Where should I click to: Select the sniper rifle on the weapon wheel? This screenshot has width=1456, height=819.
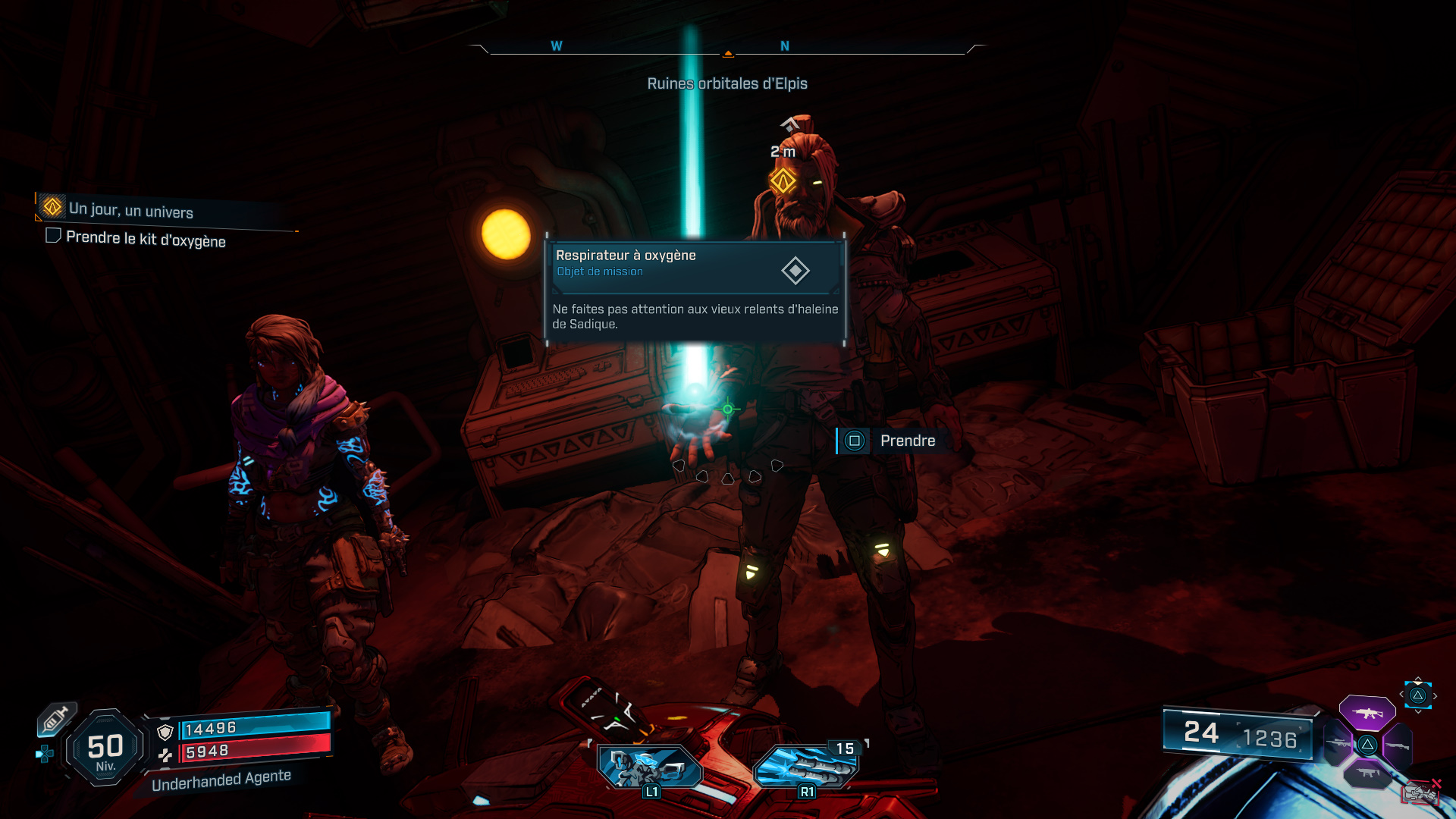pyautogui.click(x=1338, y=744)
